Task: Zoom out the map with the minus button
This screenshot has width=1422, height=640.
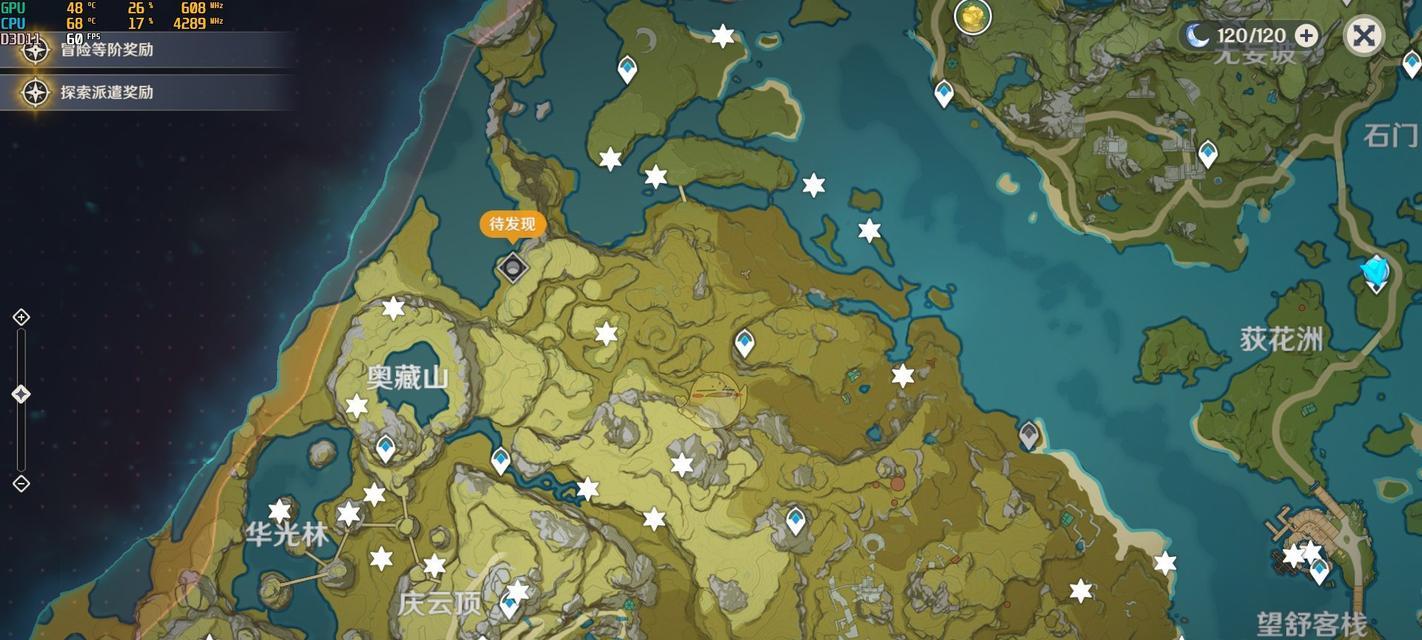Action: click(x=21, y=484)
